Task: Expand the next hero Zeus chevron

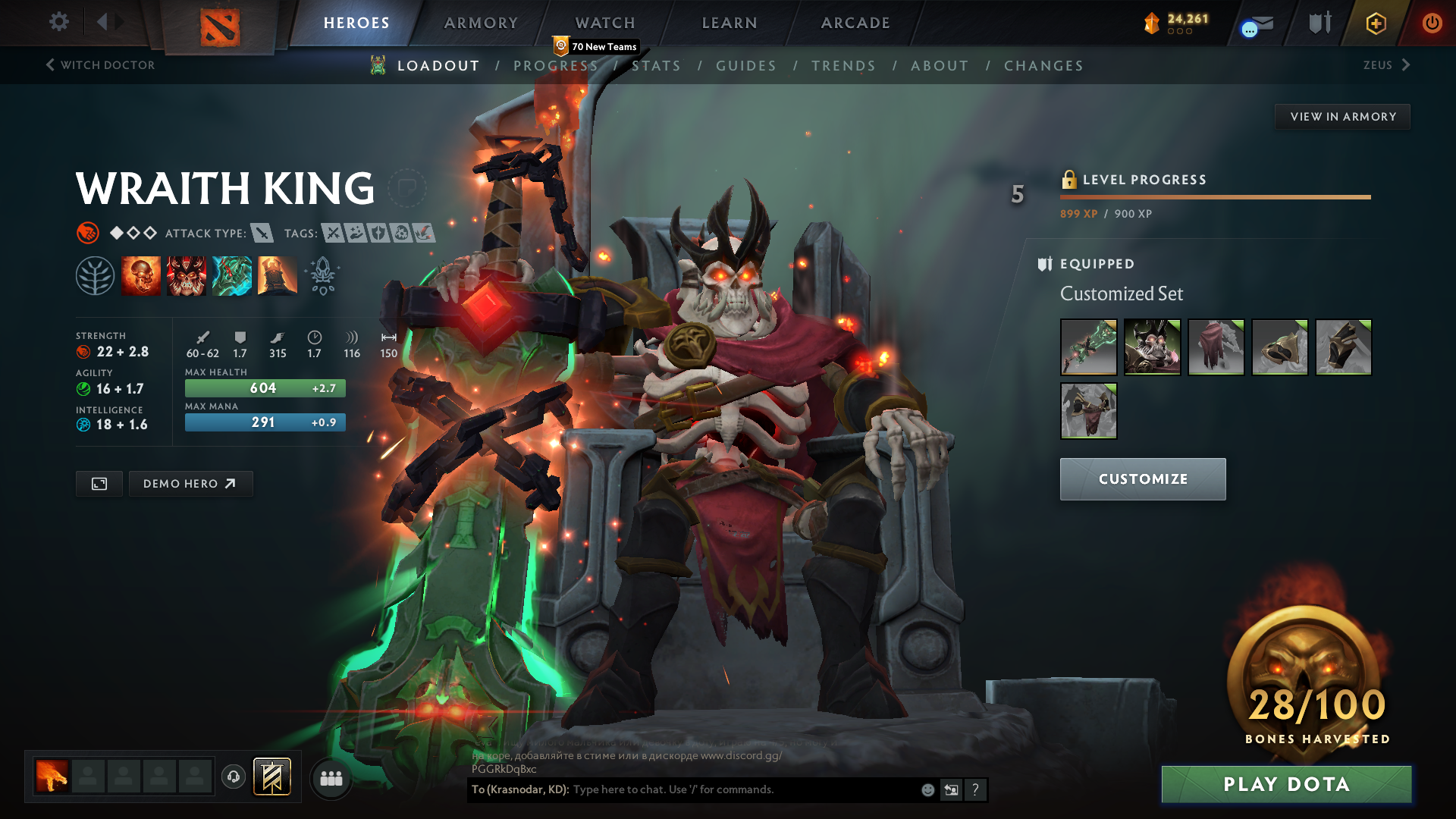Action: click(x=1404, y=65)
